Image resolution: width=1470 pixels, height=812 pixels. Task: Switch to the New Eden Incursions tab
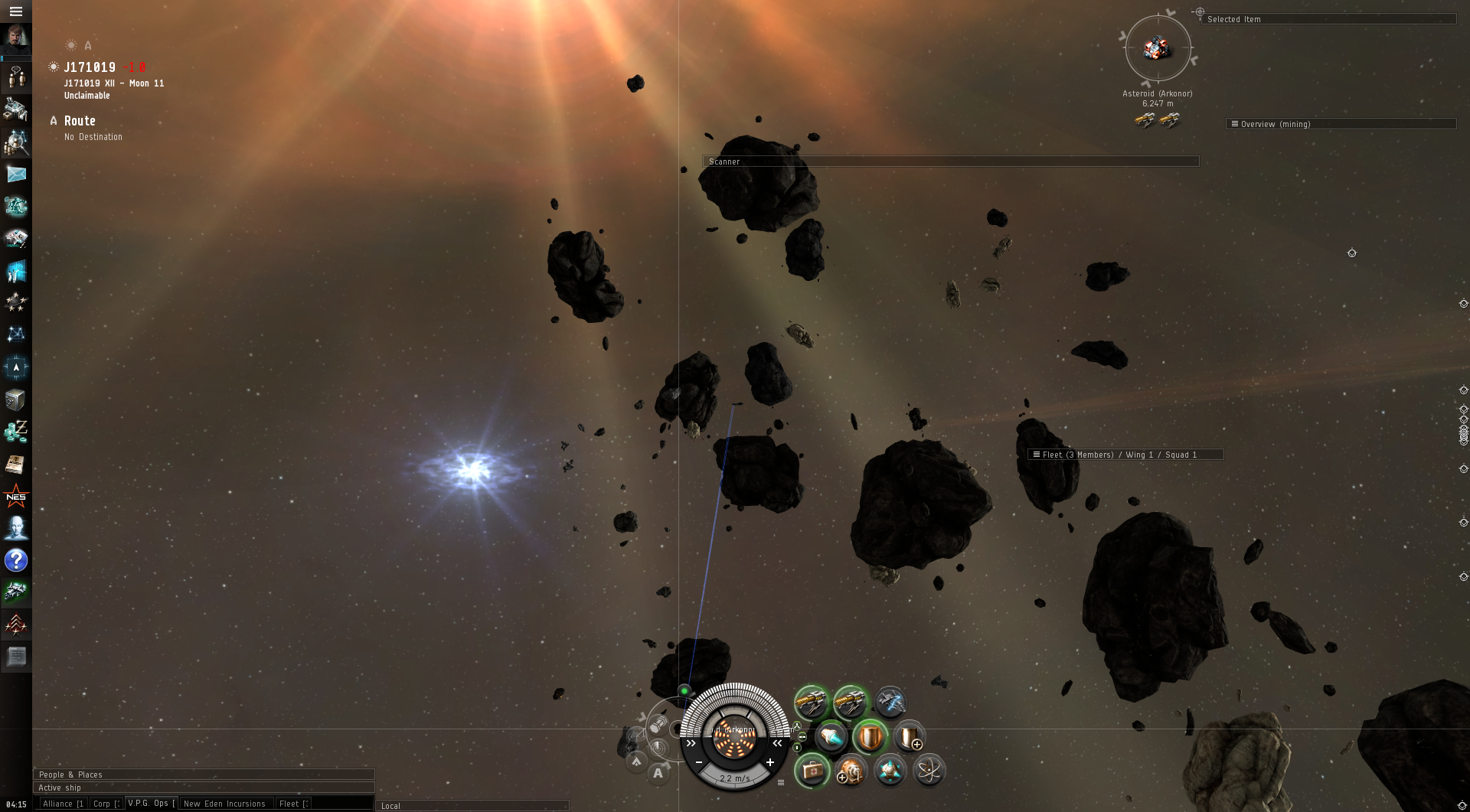click(224, 804)
